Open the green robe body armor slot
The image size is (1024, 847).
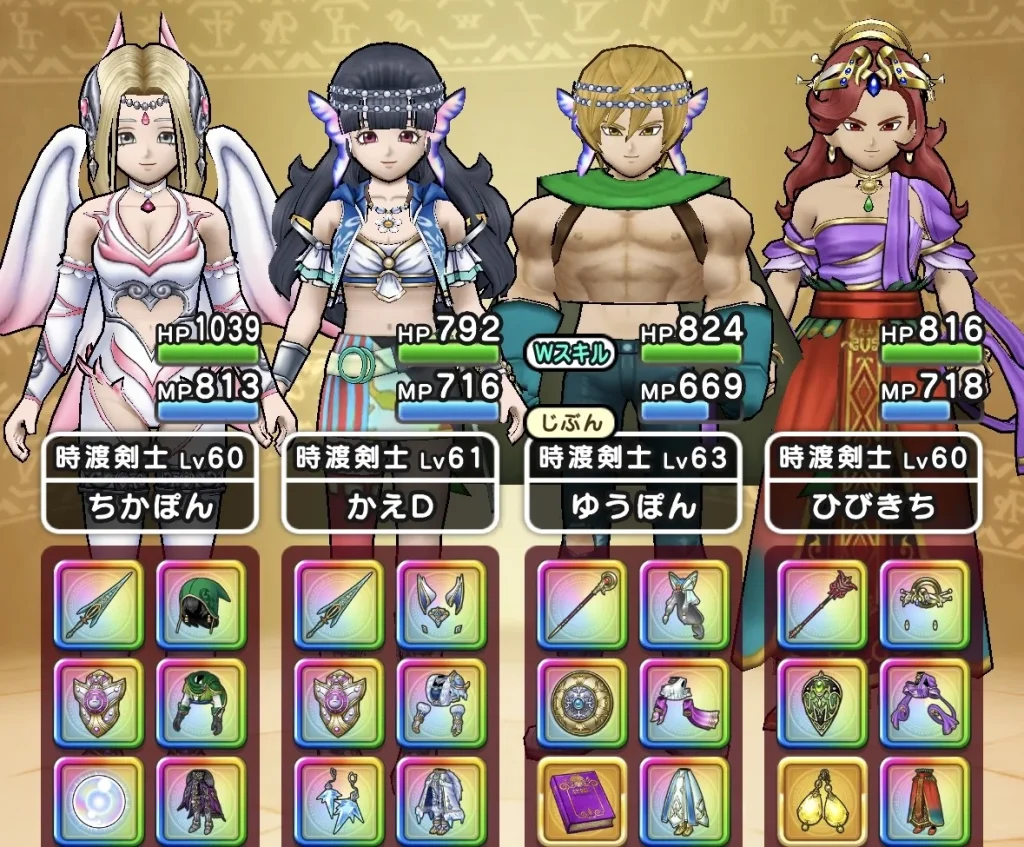201,701
